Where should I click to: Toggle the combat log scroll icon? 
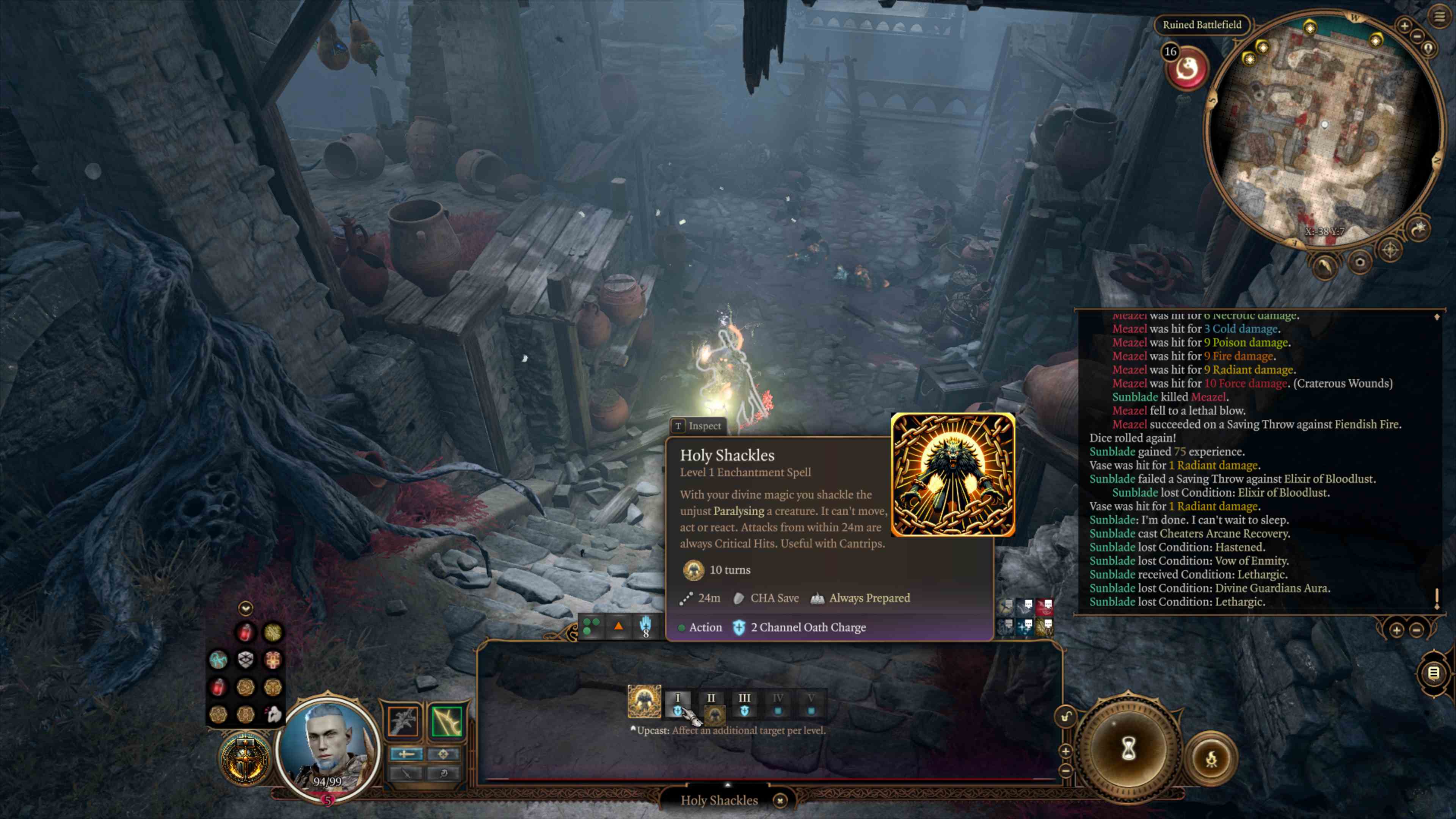click(x=1433, y=673)
